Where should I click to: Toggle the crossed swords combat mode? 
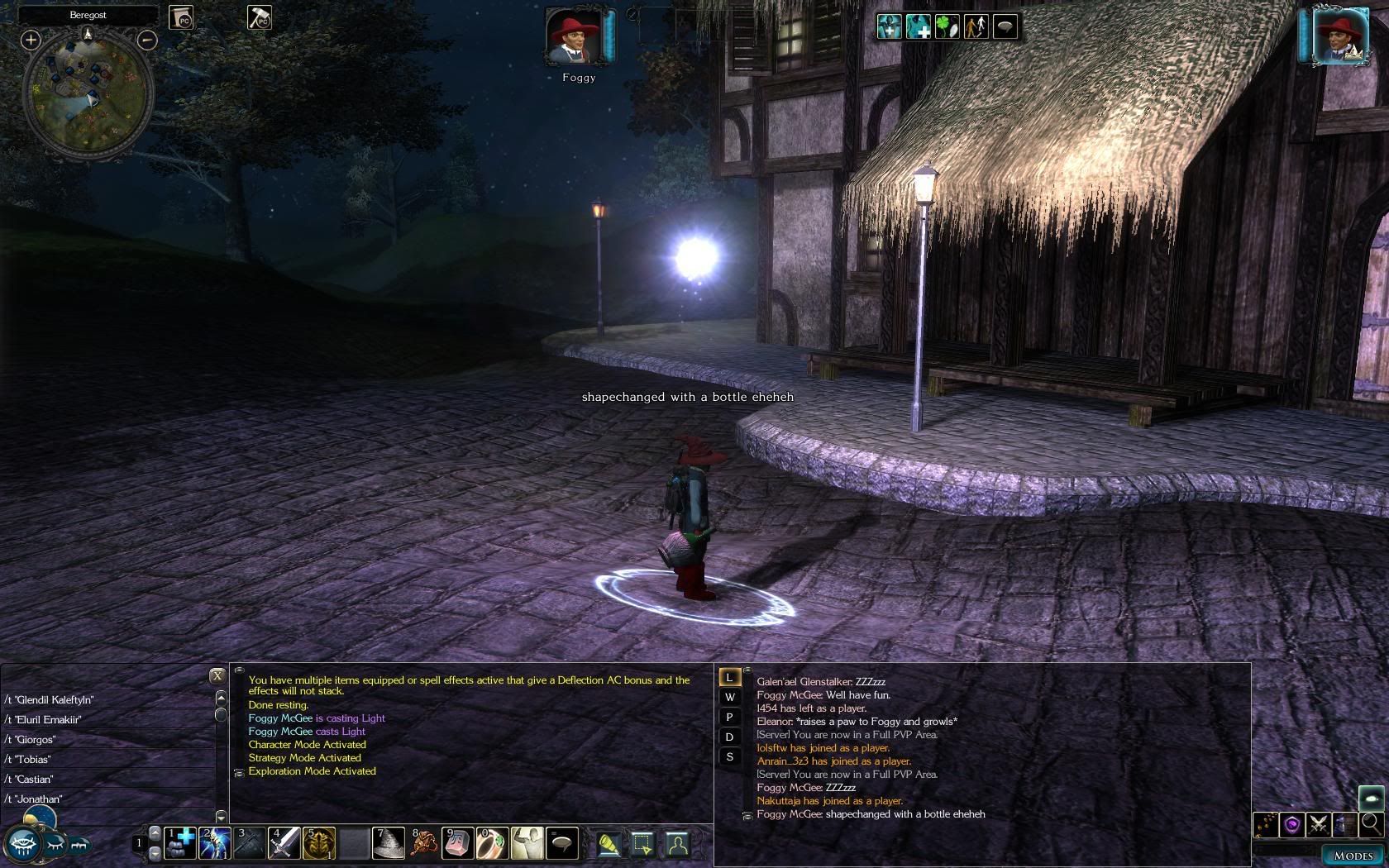1318,824
